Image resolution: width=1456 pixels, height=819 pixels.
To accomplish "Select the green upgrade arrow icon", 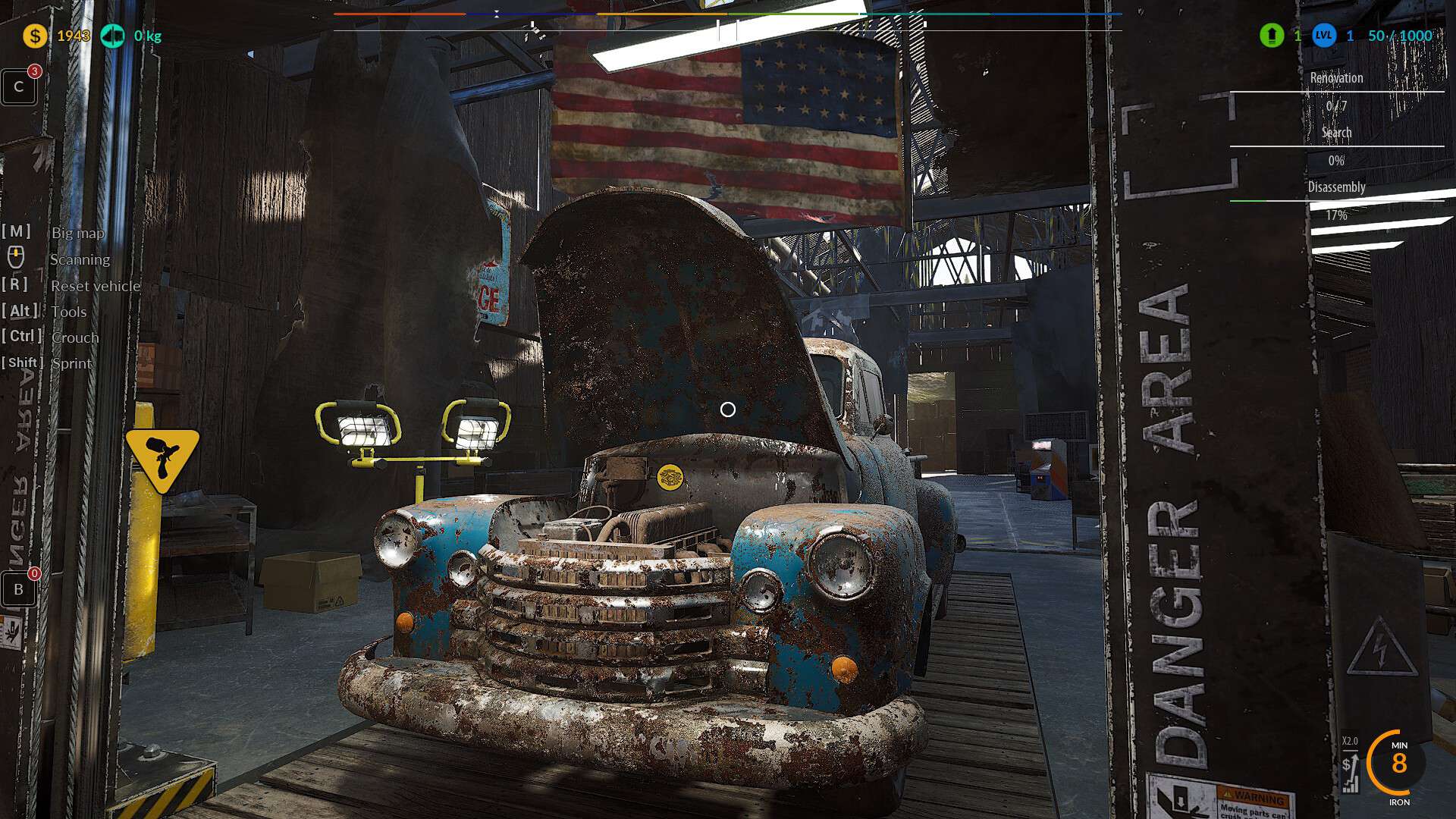I will click(1272, 36).
